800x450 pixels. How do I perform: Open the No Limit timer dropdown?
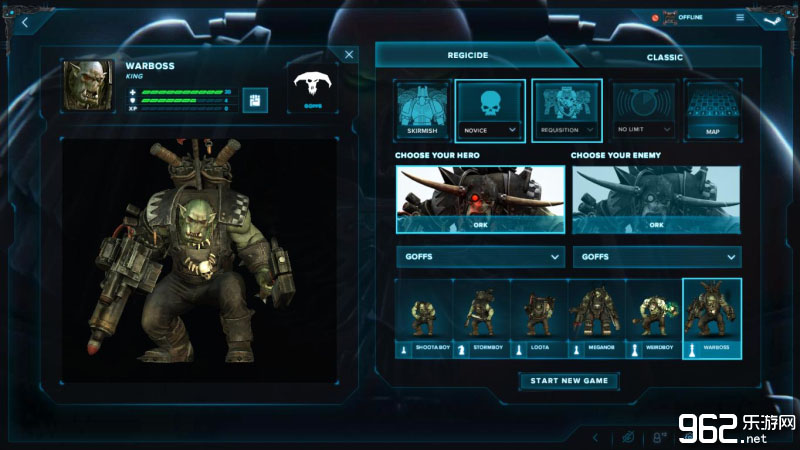643,129
